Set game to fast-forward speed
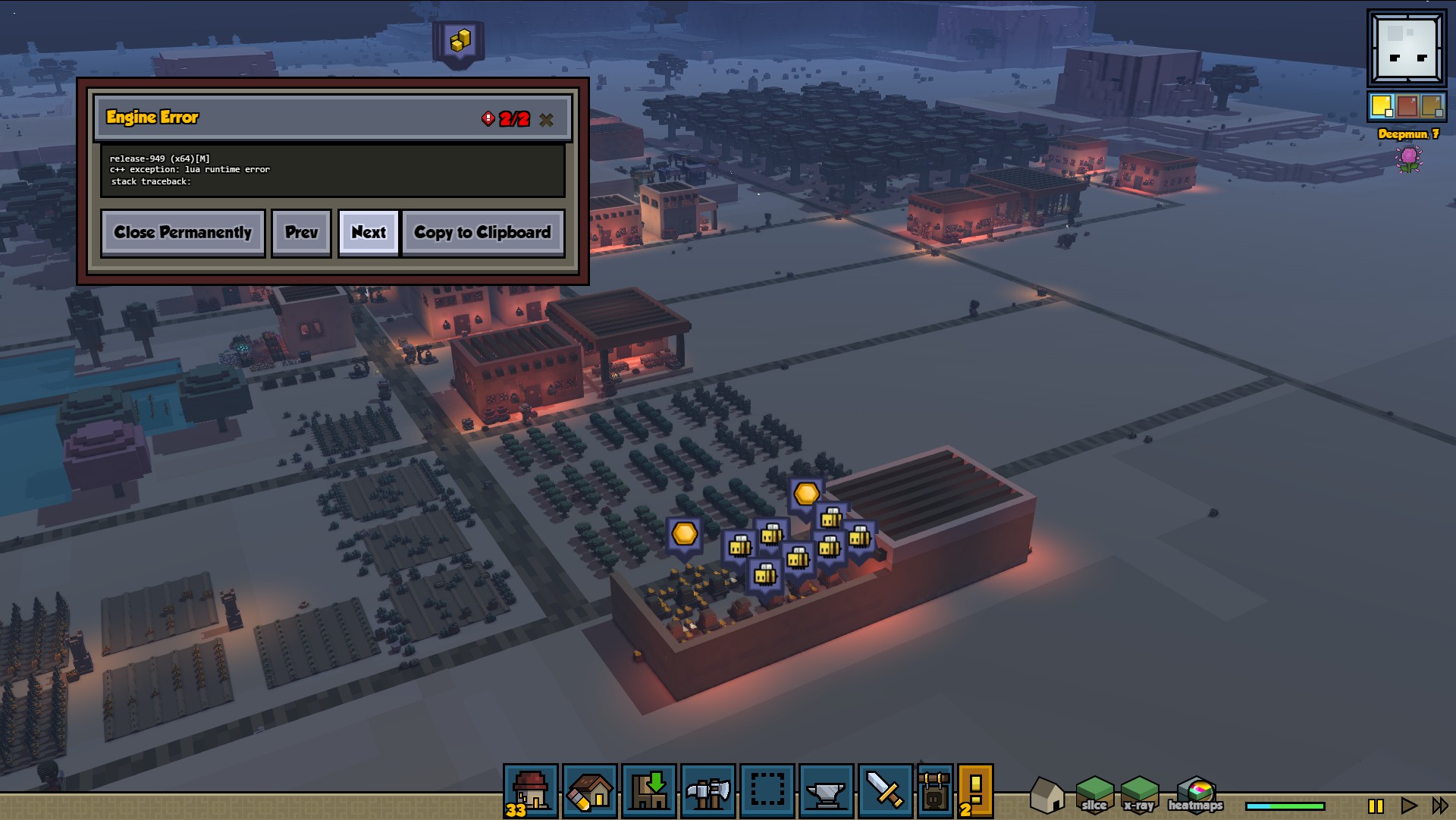 [x=1439, y=806]
